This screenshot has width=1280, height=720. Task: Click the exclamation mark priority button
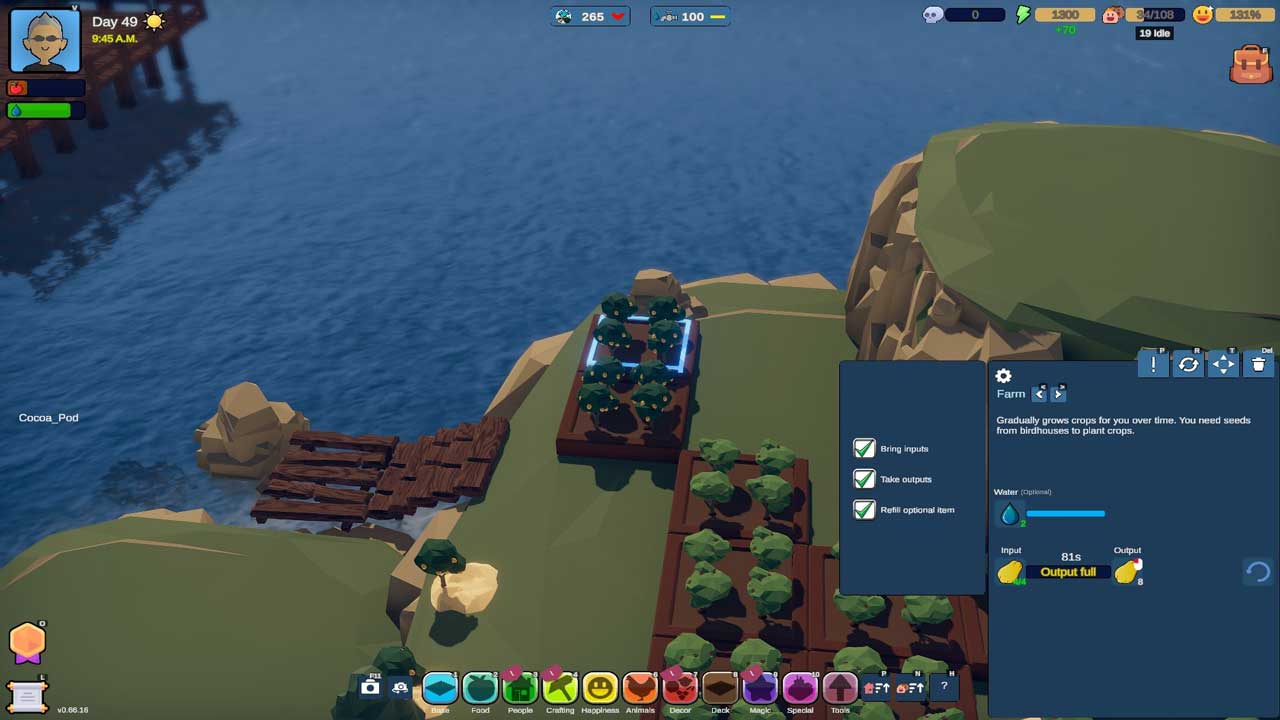point(1153,365)
